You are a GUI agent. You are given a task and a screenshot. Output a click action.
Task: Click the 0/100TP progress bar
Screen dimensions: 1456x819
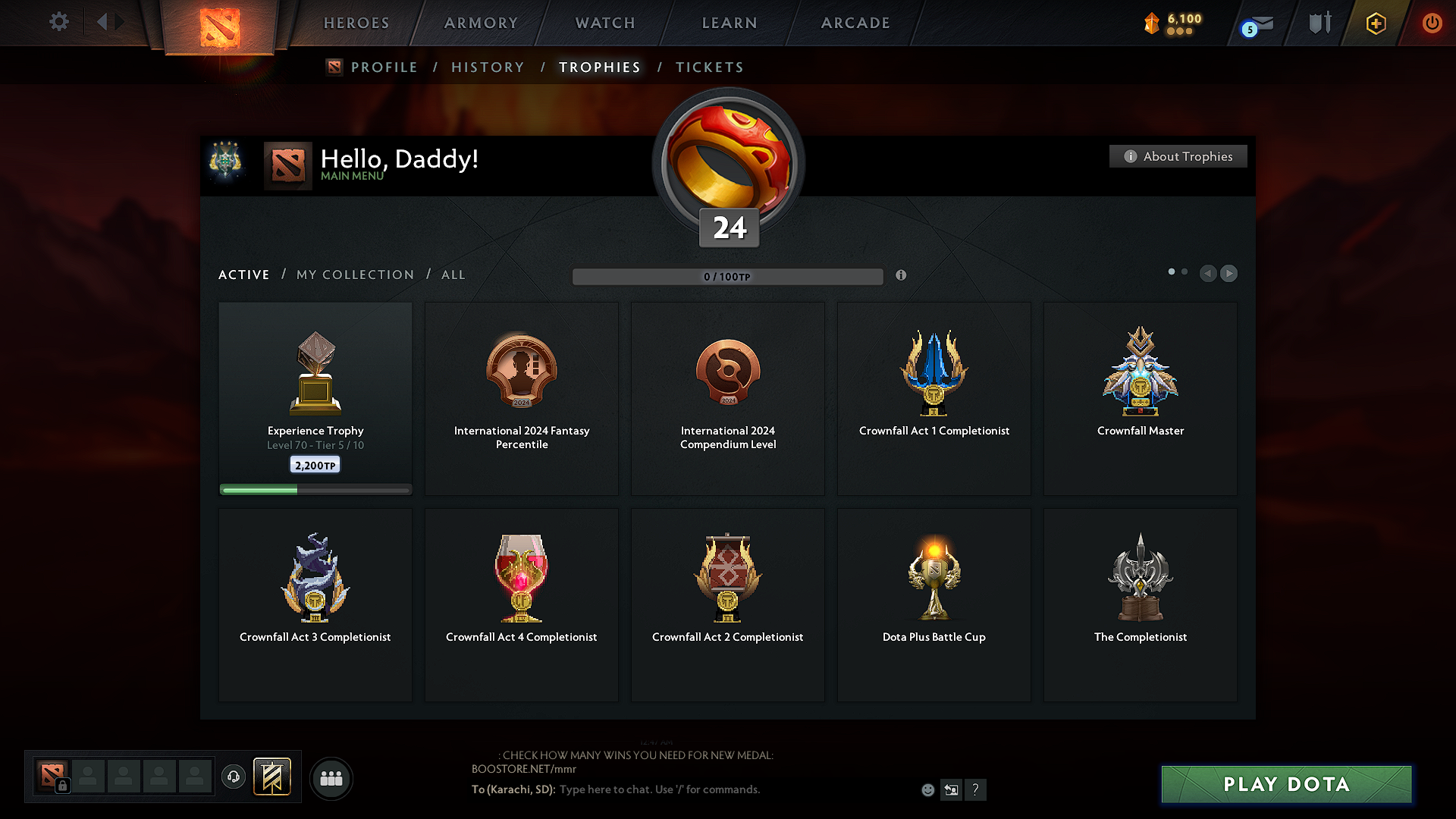(x=728, y=276)
